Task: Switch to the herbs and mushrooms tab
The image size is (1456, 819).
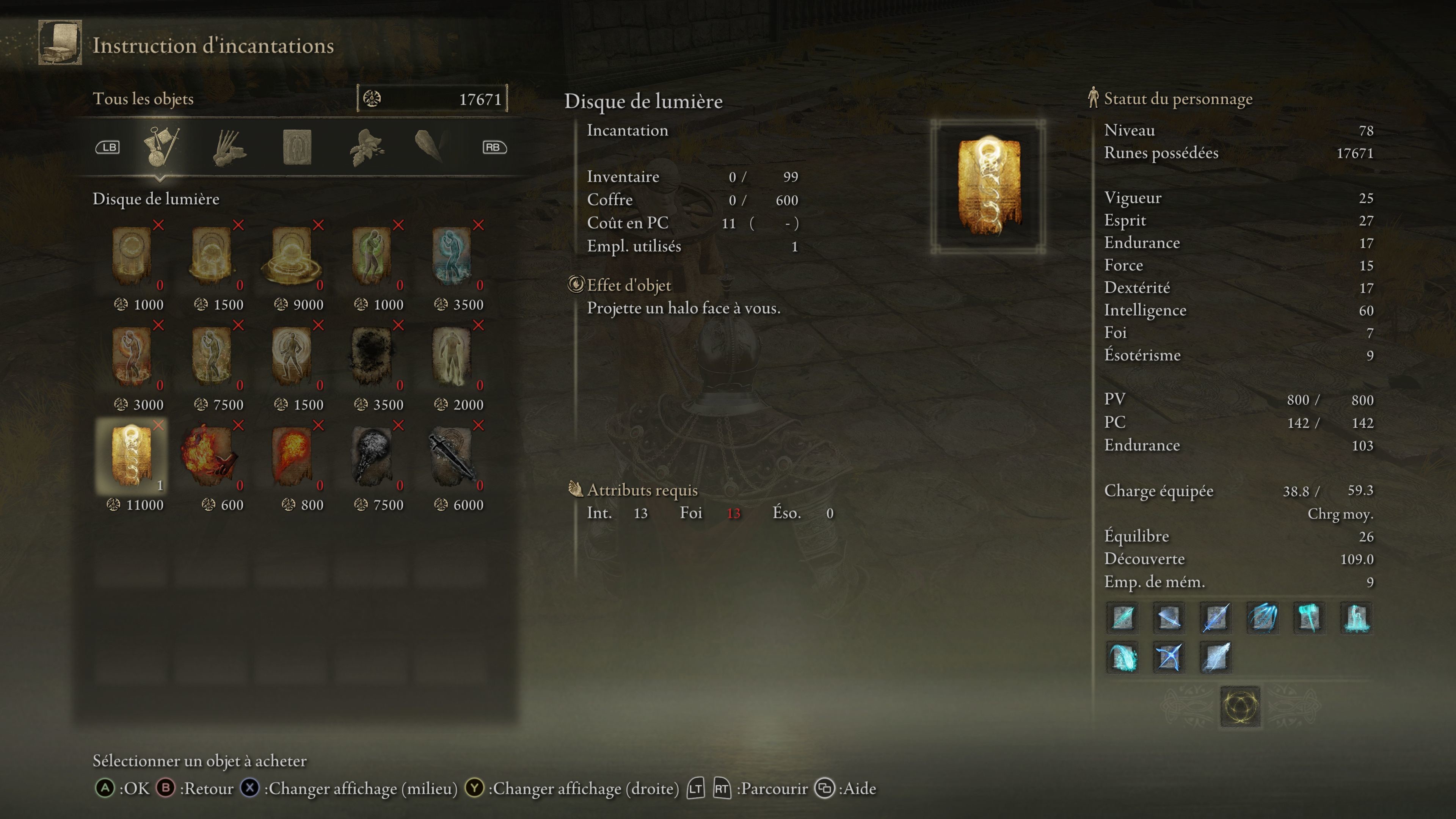Action: point(366,147)
